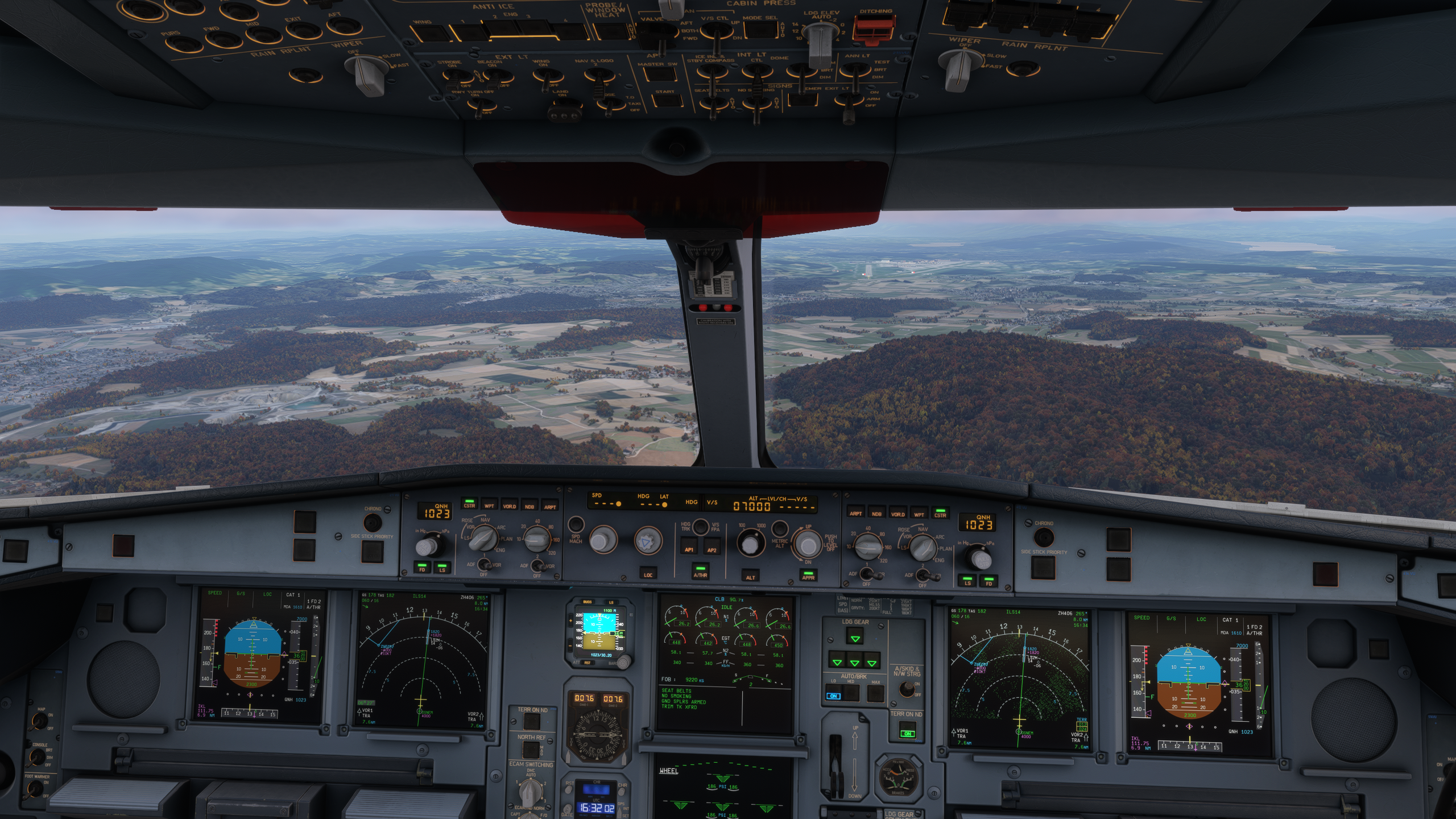Turn off the lit AUTO/BRK LO button
Image resolution: width=1456 pixels, height=819 pixels.
[x=833, y=693]
